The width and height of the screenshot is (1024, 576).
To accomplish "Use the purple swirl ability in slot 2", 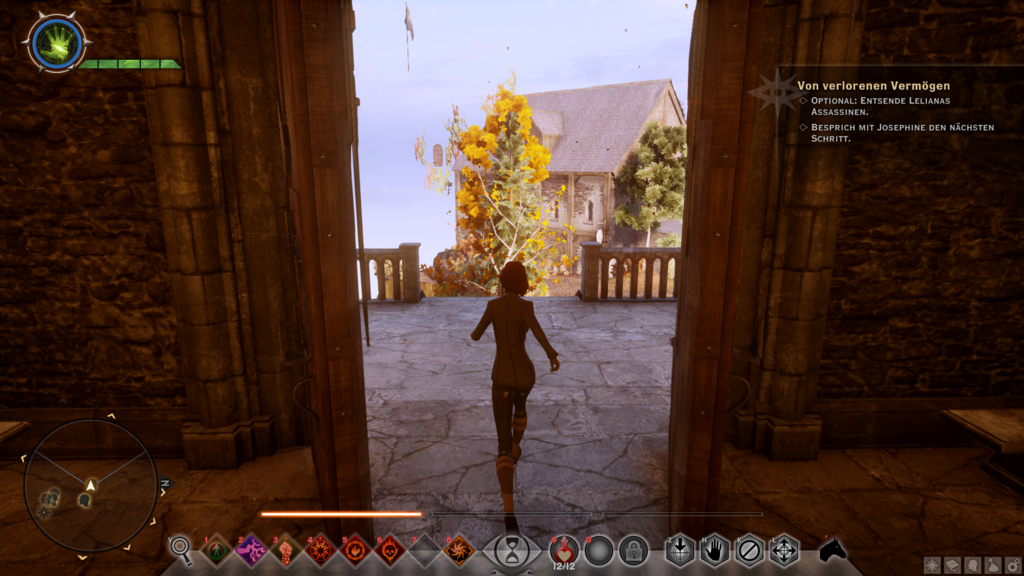I will point(251,549).
